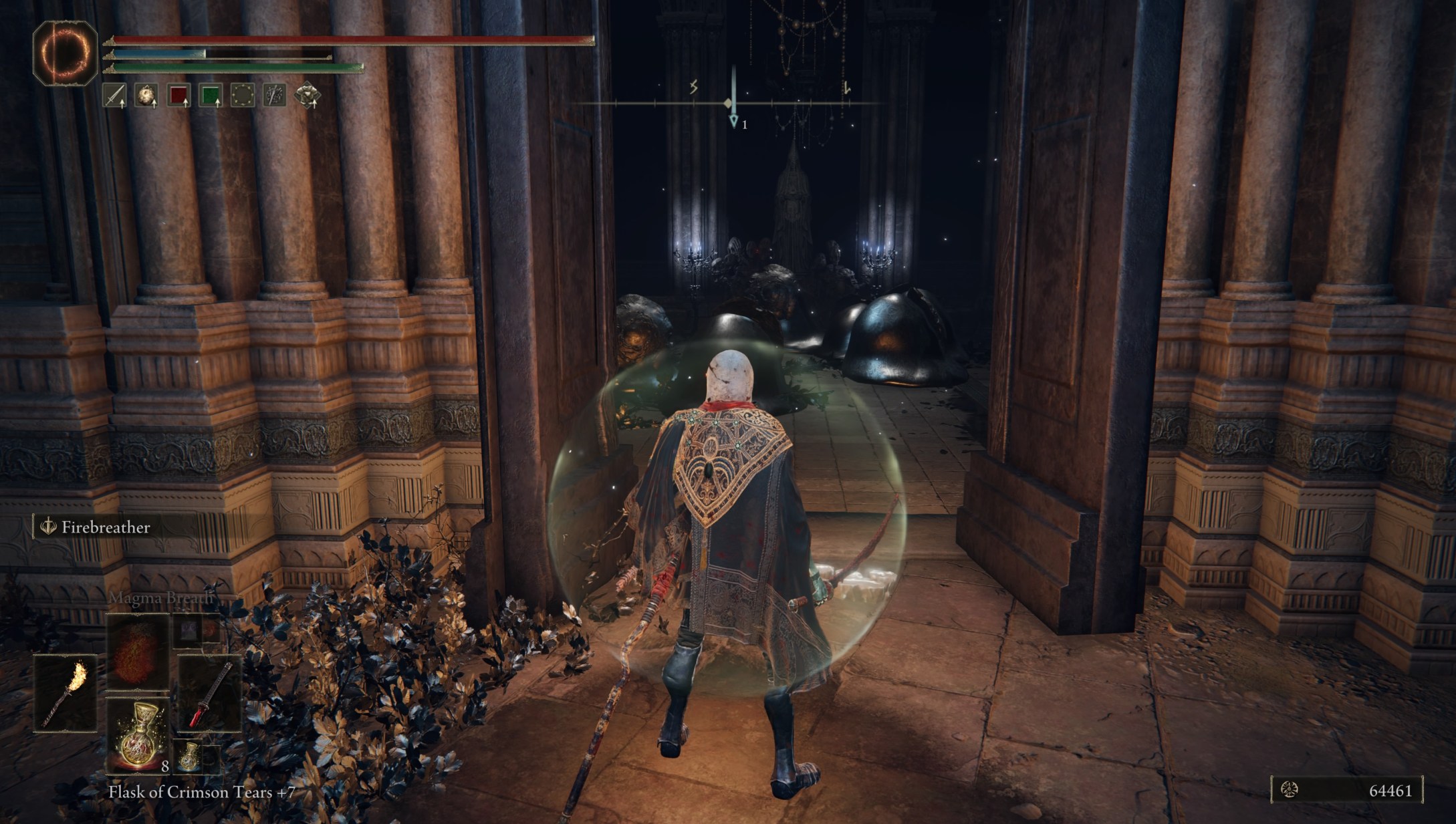Click the flaming Torch equipment slot
Screen dimensions: 1456x824
[67, 695]
